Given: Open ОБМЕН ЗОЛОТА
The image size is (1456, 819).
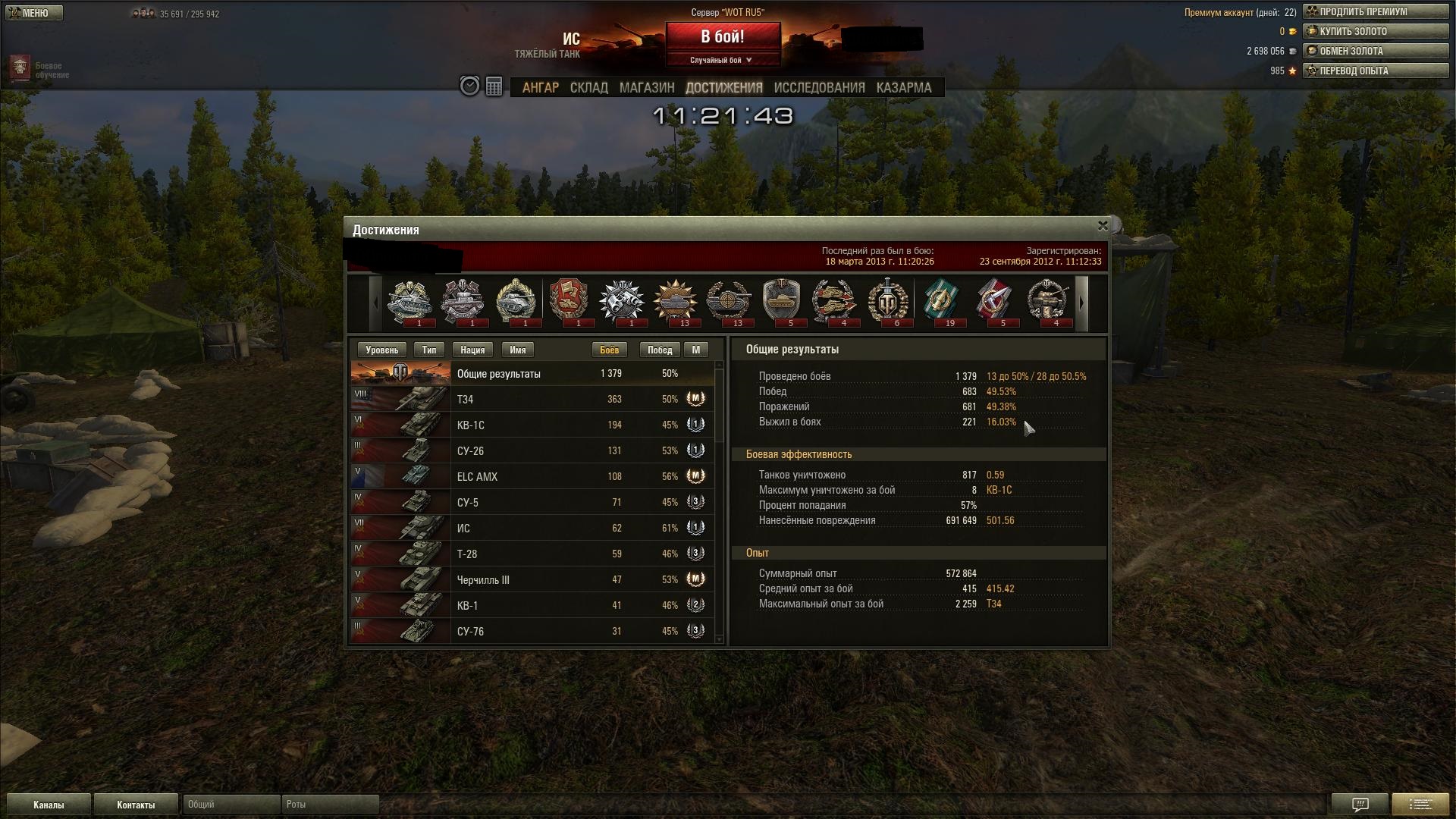Looking at the screenshot, I should tap(1375, 52).
